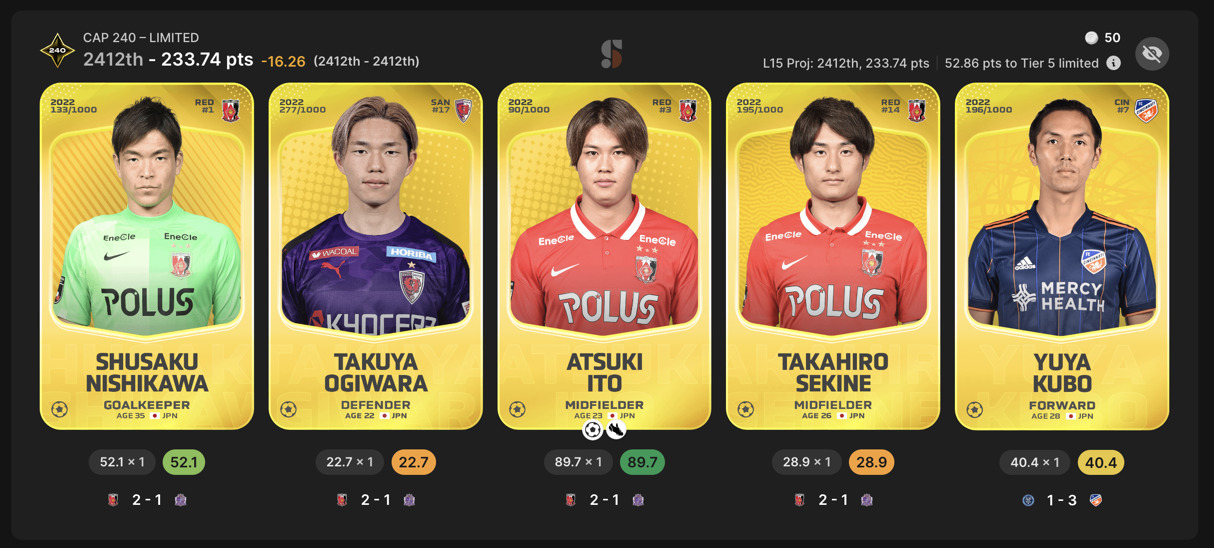Open the Takuya Ogiwara defender card
The image size is (1214, 548).
pos(376,256)
